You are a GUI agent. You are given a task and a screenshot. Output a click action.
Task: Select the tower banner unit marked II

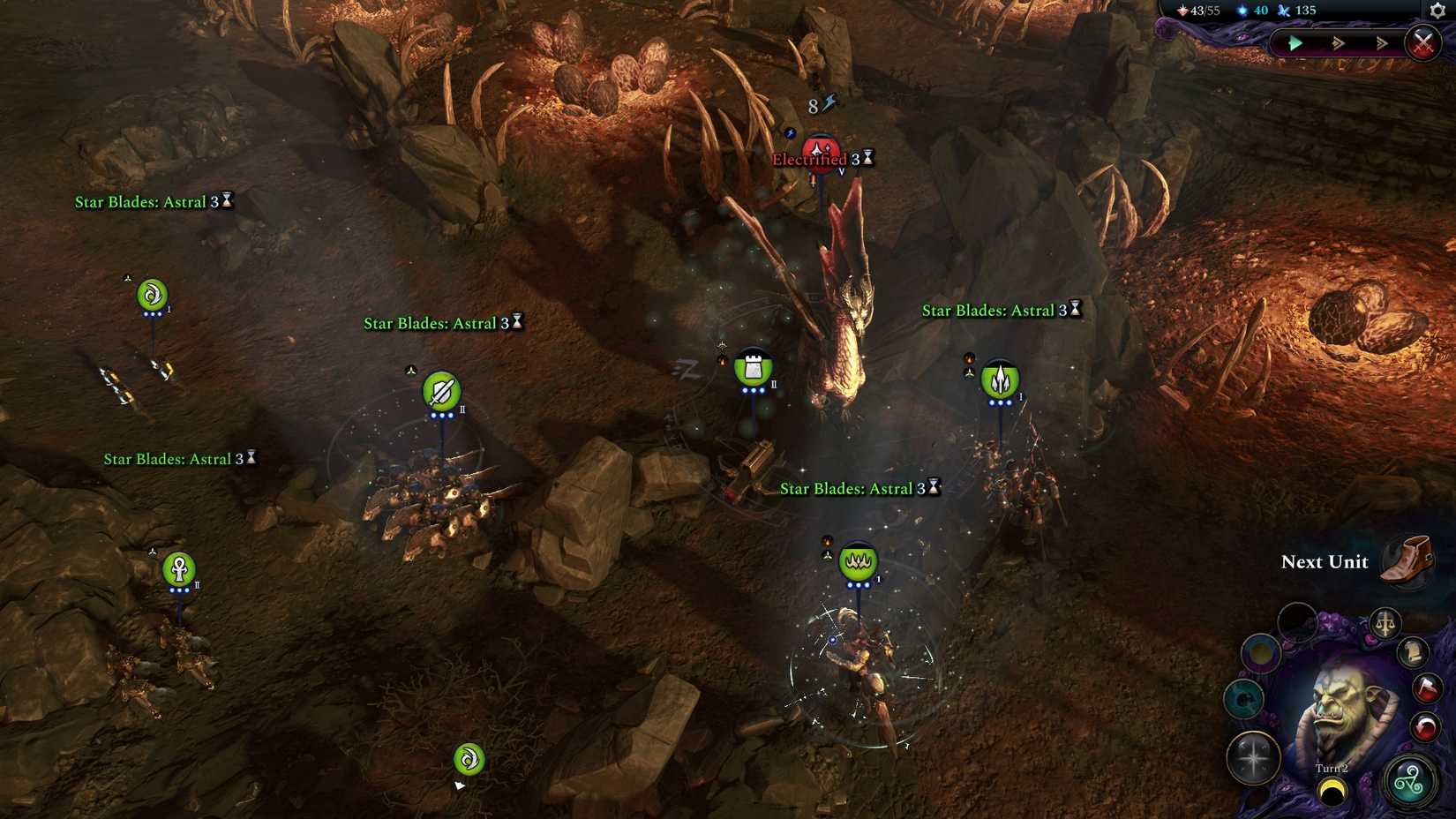(x=754, y=367)
